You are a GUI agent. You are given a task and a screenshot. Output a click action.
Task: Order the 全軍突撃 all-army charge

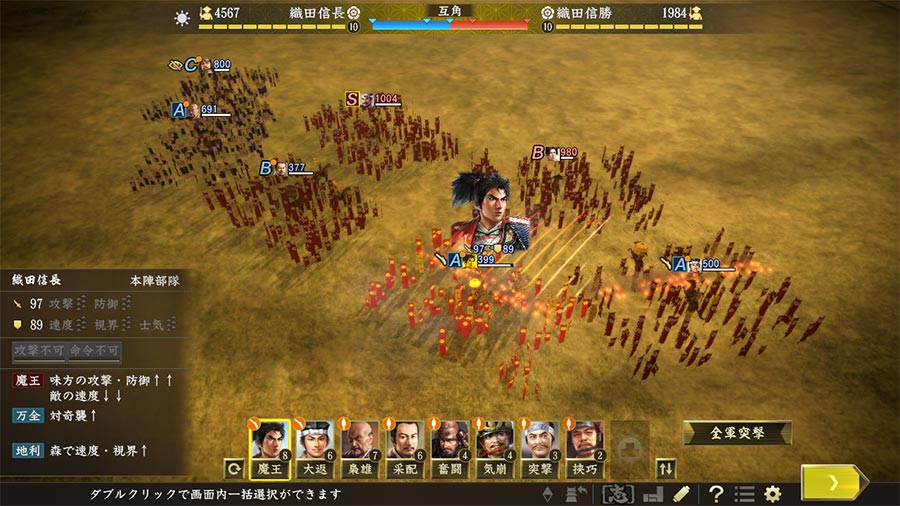737,433
